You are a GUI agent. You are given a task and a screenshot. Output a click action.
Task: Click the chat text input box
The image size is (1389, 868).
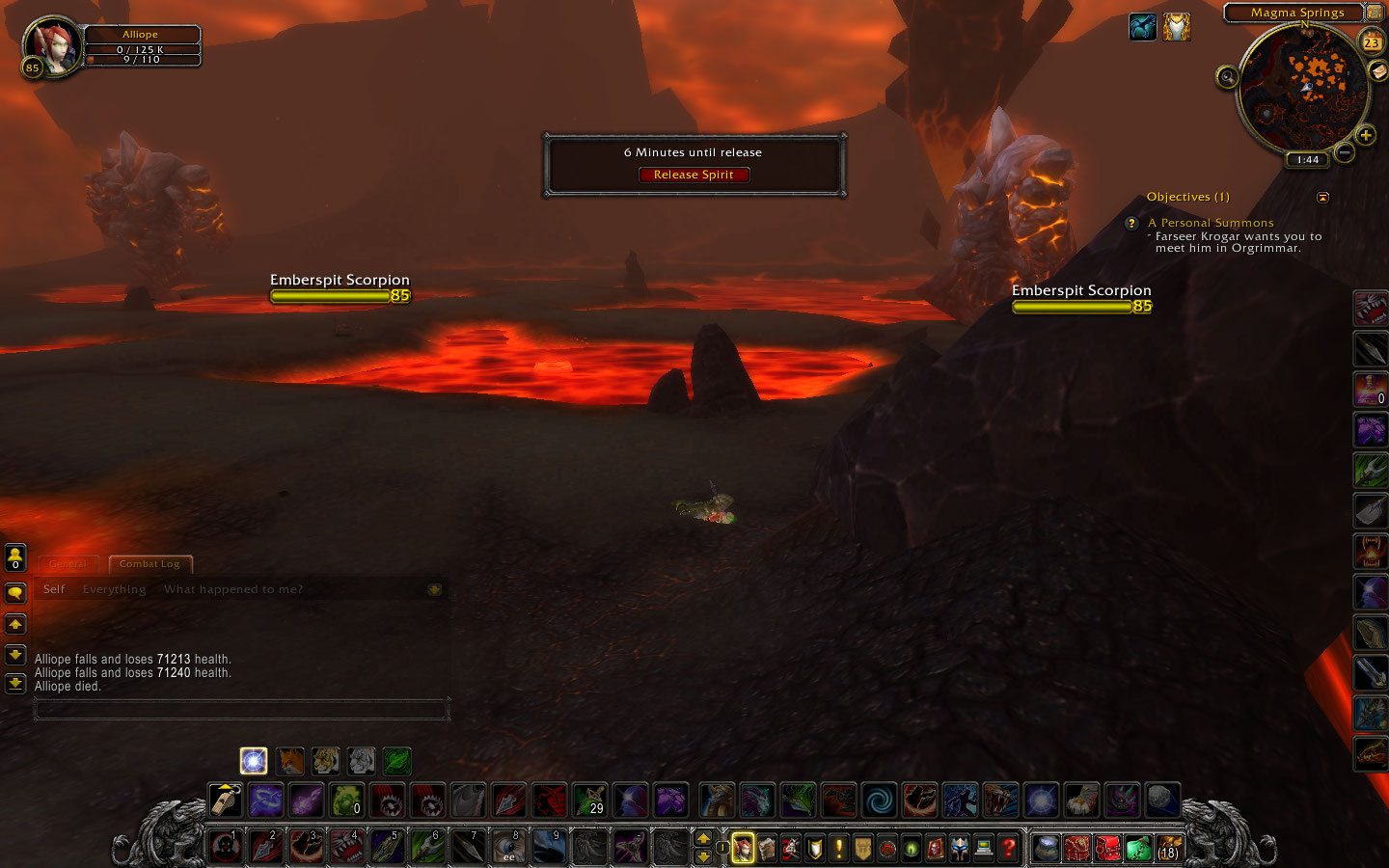point(241,711)
